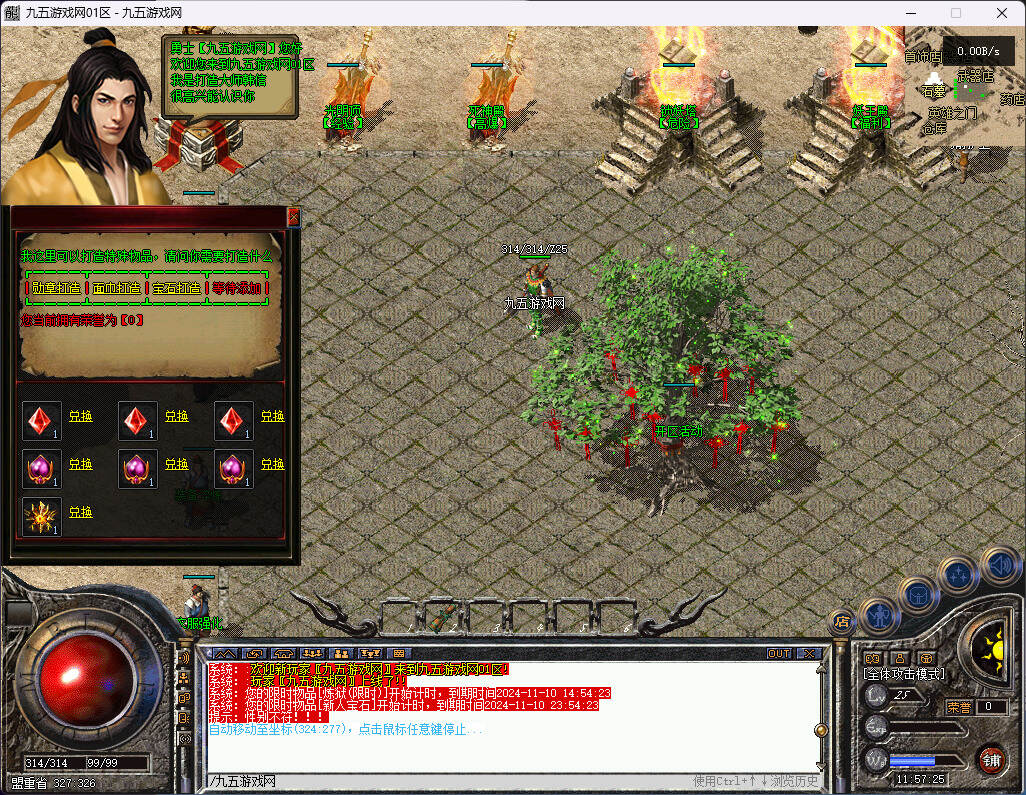Screen dimensions: 1026x795
Task: Open the red 铺 stall button
Action: click(x=991, y=760)
